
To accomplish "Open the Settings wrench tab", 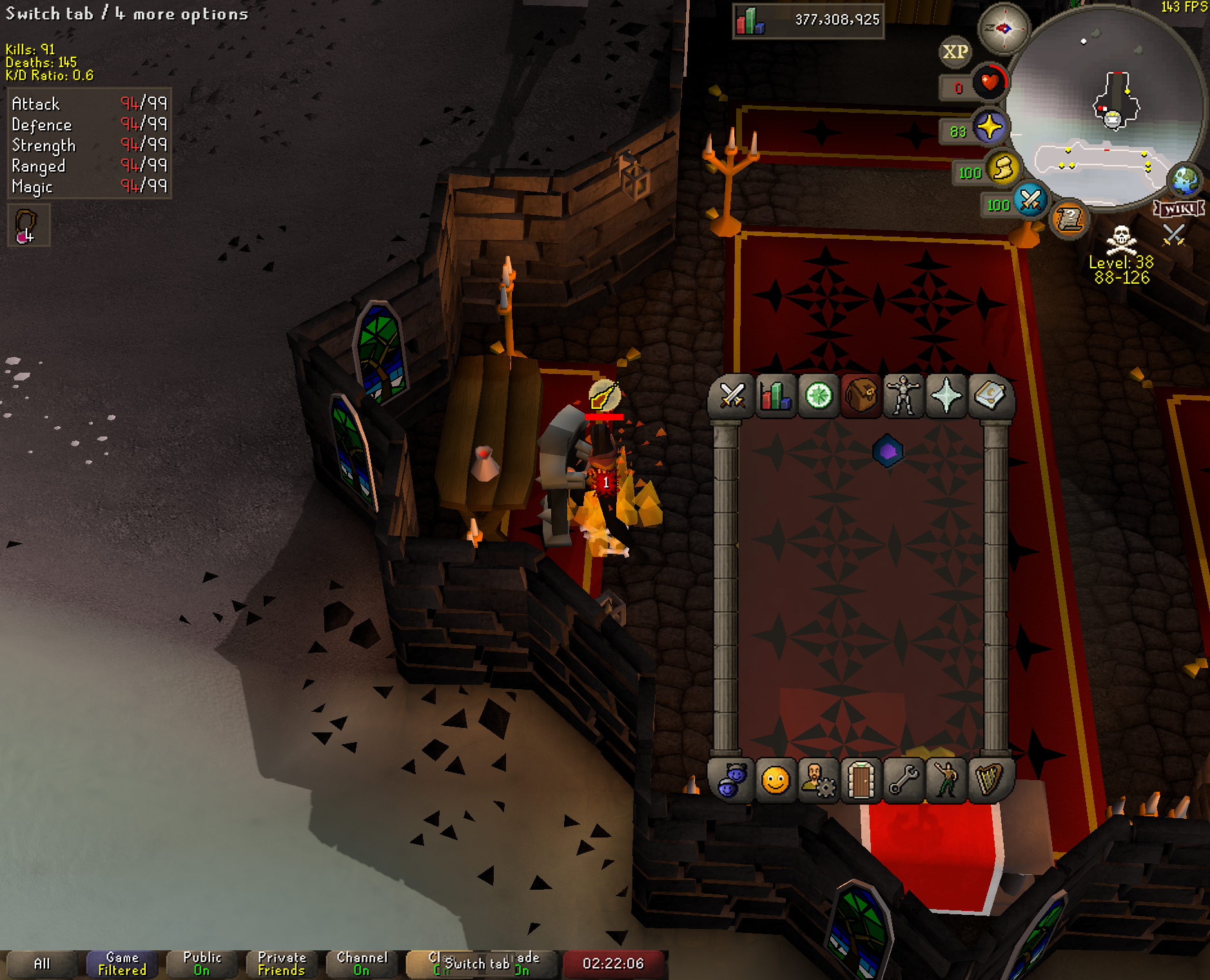I will click(903, 781).
